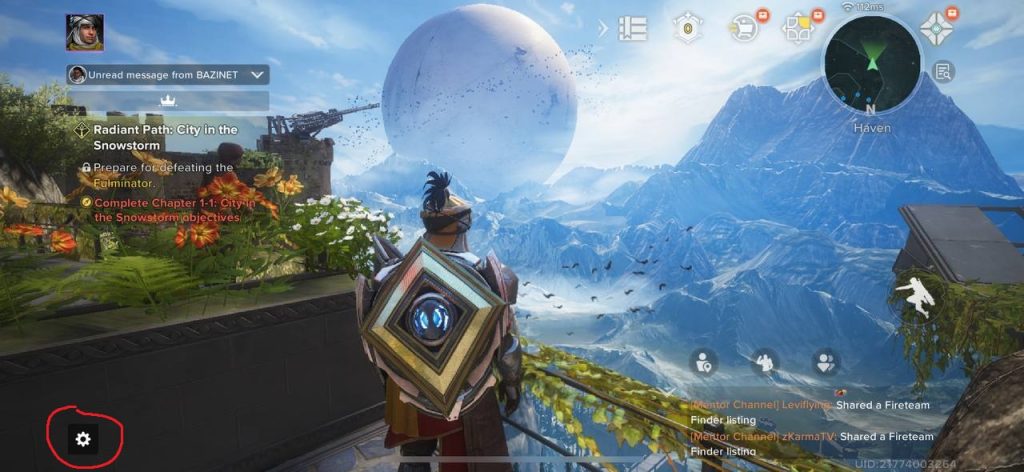
Task: Select Complete Chapter 1-1 objective
Action: click(167, 209)
